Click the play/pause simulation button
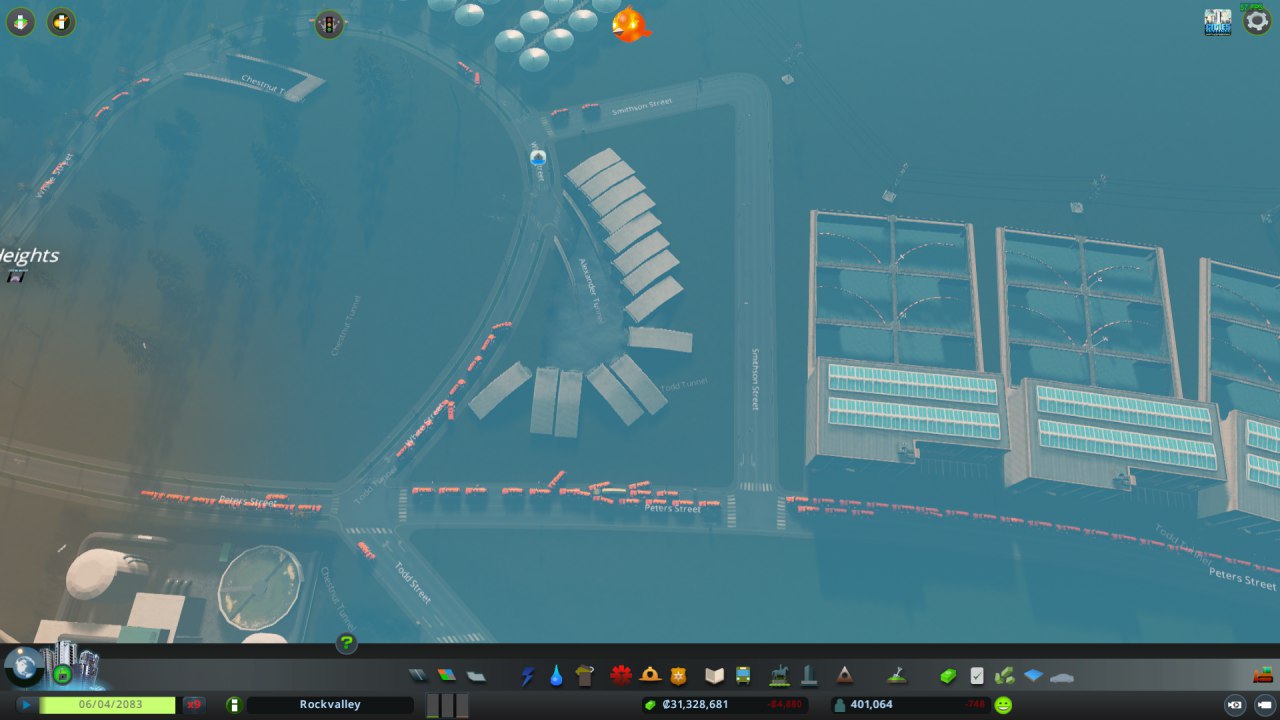This screenshot has width=1280, height=720. coord(25,705)
